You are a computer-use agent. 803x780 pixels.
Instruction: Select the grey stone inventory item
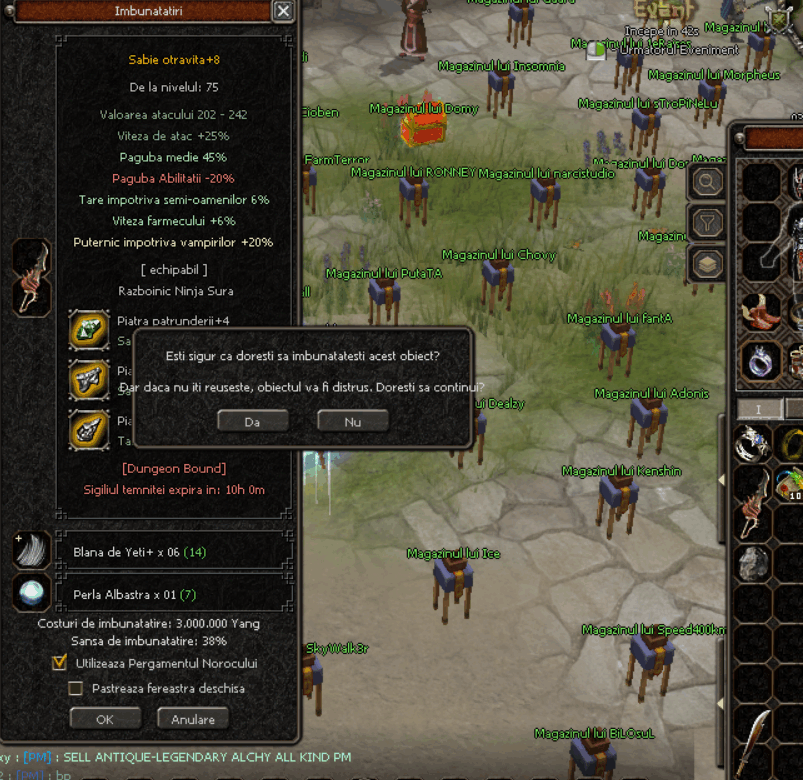point(754,564)
